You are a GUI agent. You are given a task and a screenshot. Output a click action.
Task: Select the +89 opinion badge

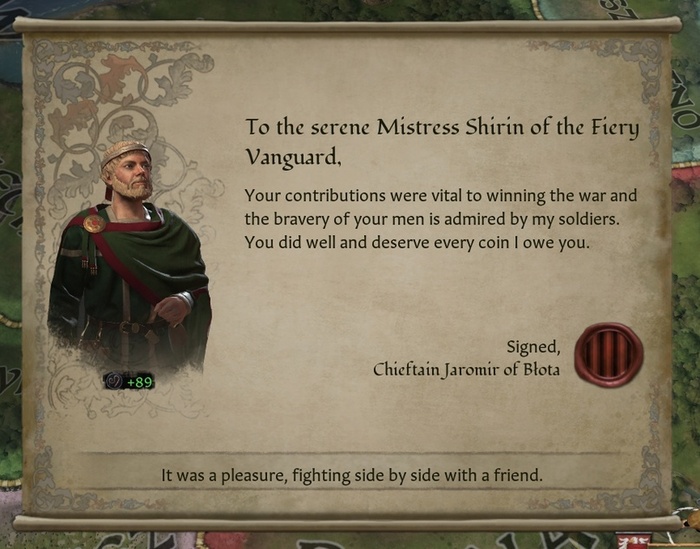129,381
